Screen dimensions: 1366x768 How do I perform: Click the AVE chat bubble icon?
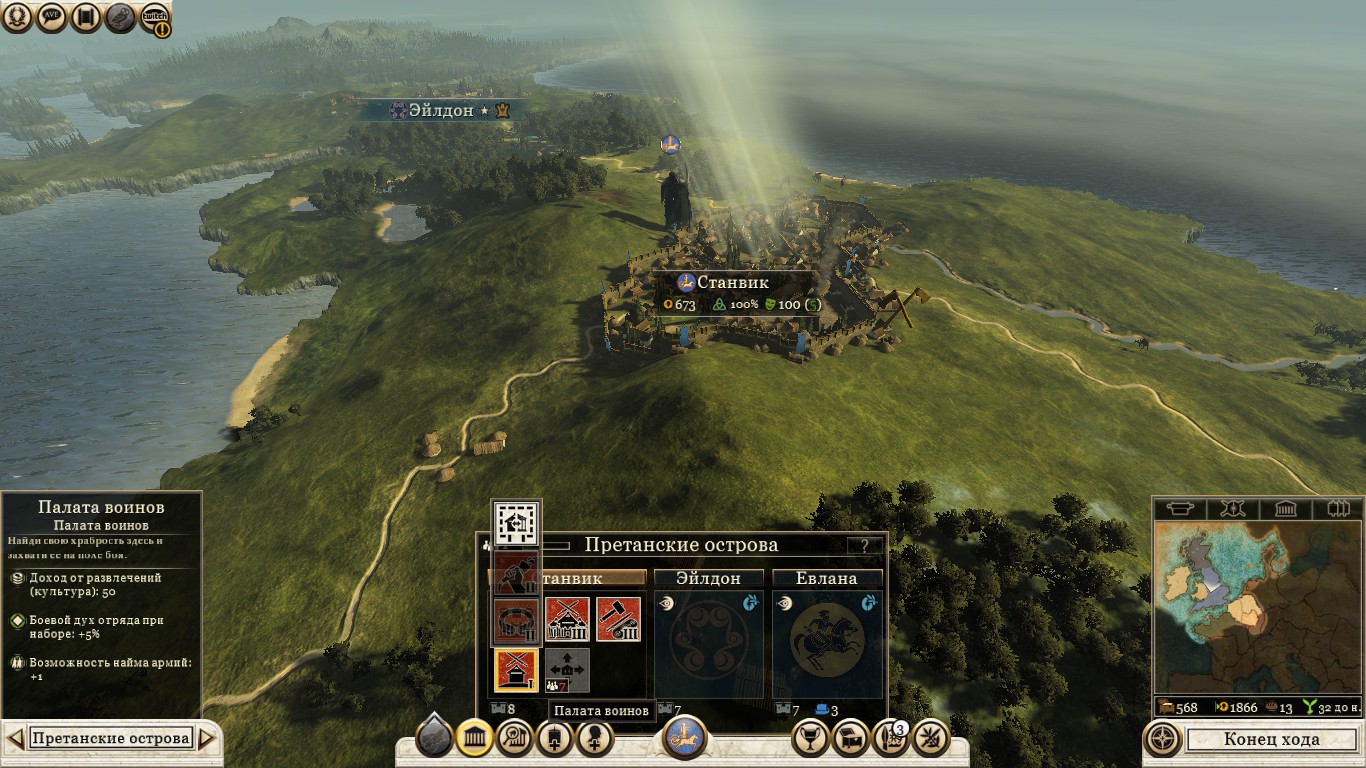pos(51,17)
